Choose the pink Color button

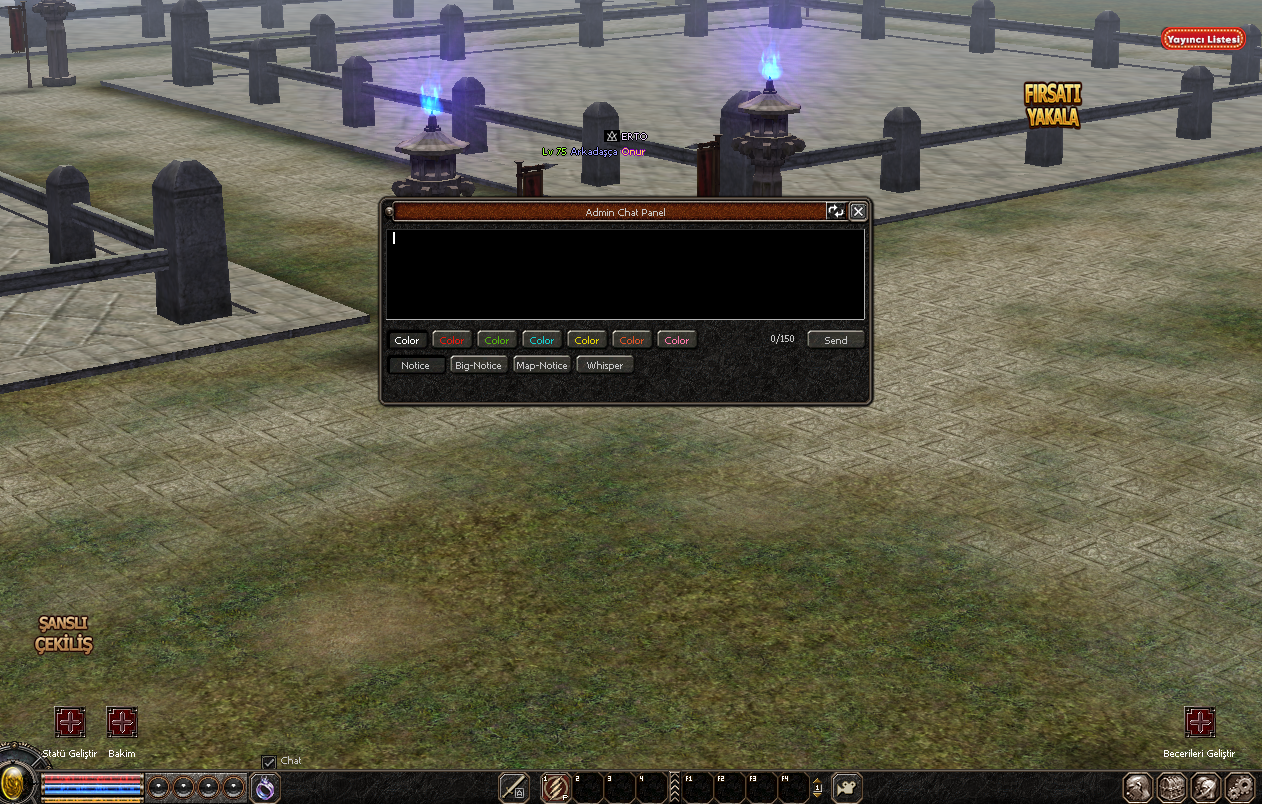pos(677,340)
